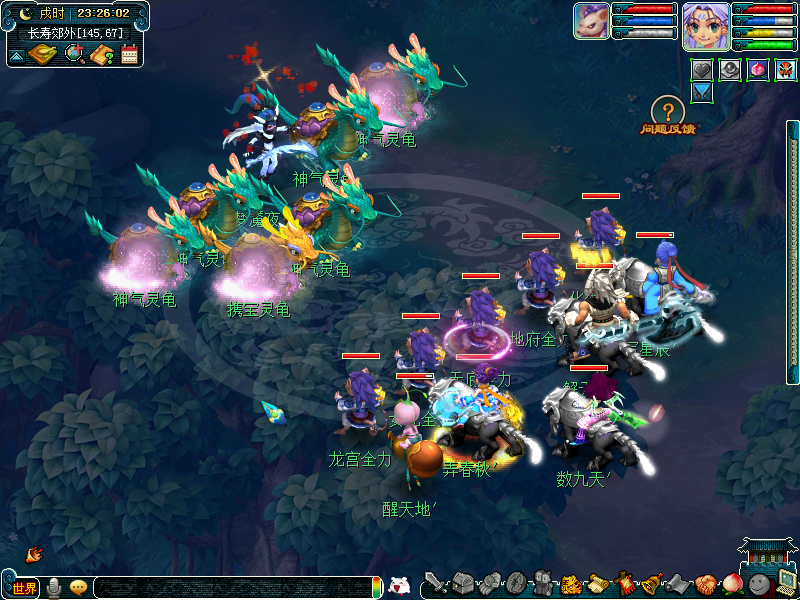The image size is (800, 600).
Task: Toggle the microphone voice chat button
Action: click(53, 587)
